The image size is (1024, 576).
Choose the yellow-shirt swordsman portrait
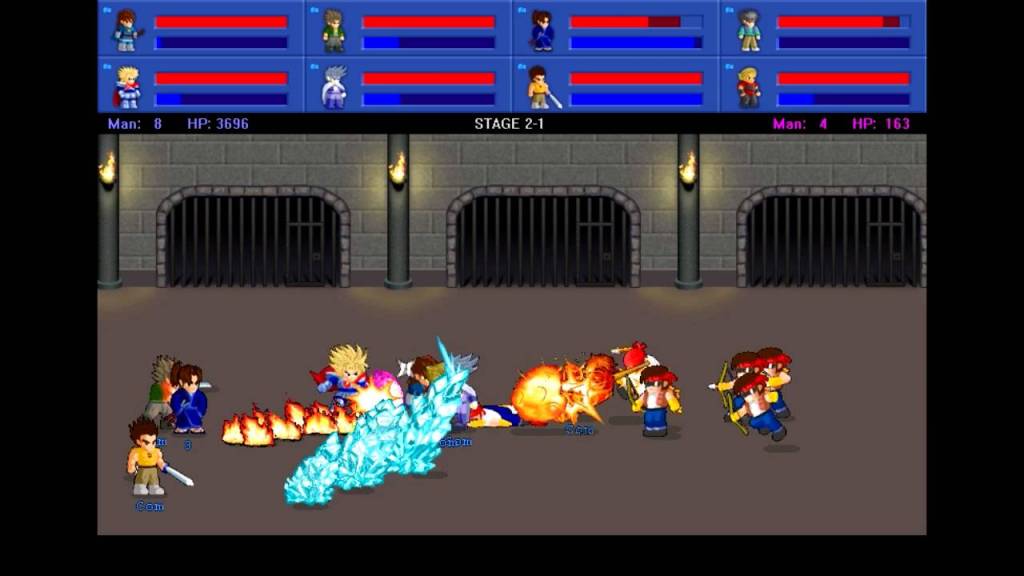[541, 87]
